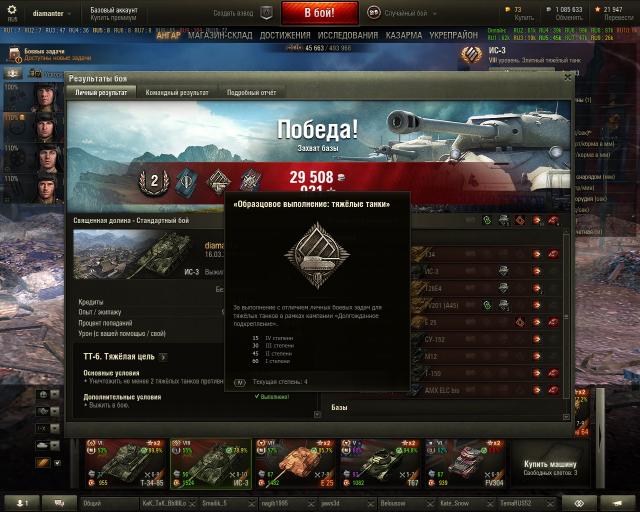Go to the "ДОСТИЖЕНИЯ" section
This screenshot has height=512, width=640.
pos(285,35)
